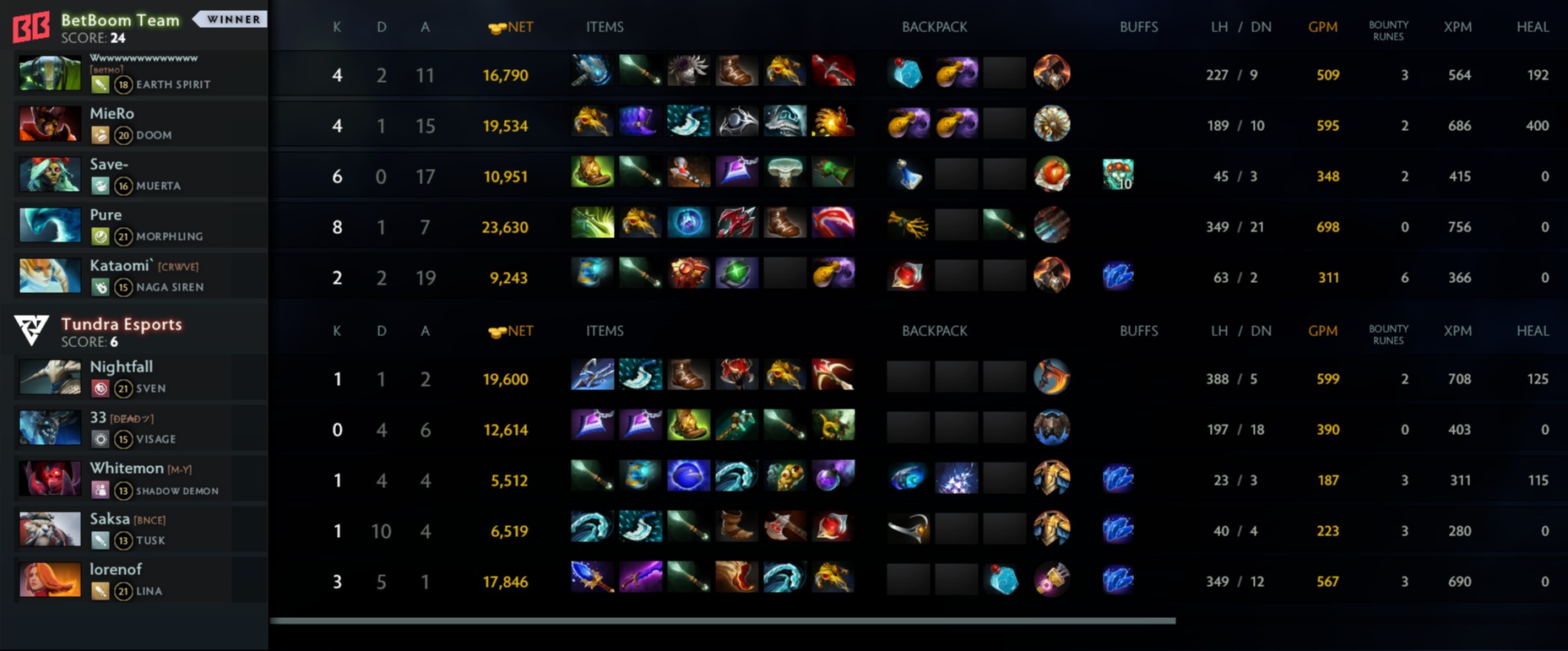Inspect Muerta's buff icon showing 10 stacks
This screenshot has height=651, width=1568.
[x=1118, y=175]
